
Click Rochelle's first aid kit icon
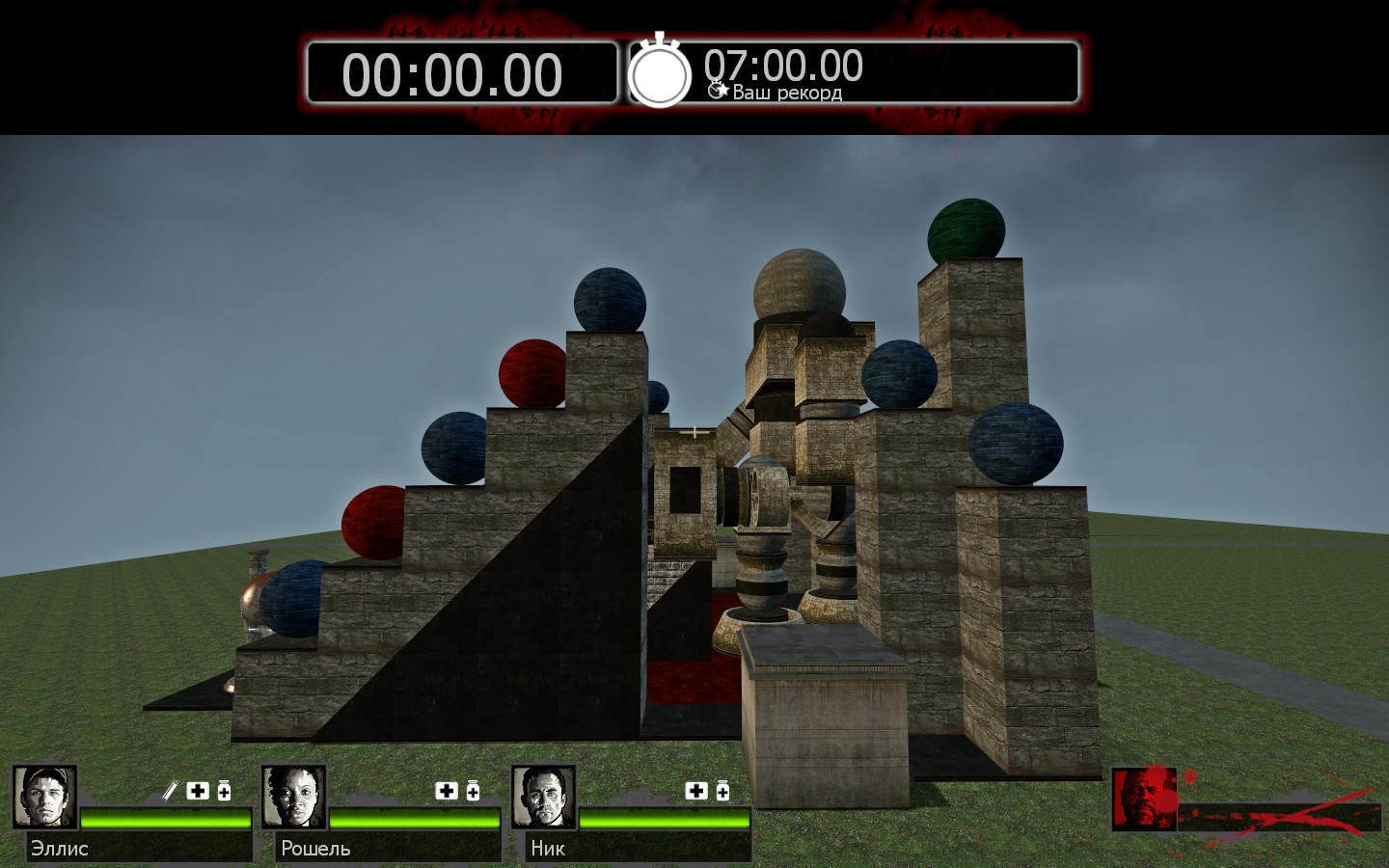tap(447, 791)
